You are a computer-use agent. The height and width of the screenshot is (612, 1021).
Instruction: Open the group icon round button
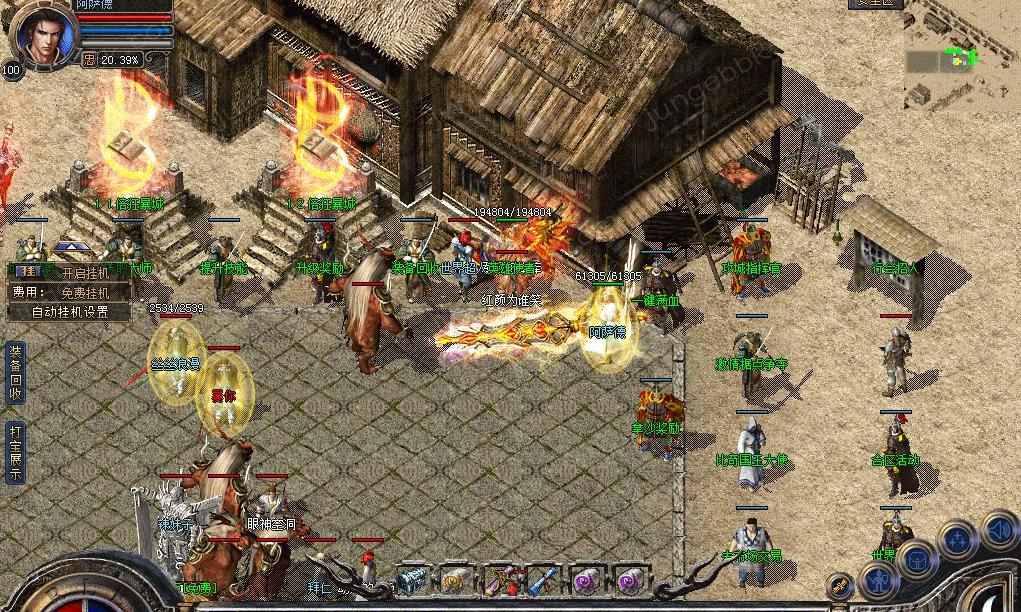(x=957, y=540)
